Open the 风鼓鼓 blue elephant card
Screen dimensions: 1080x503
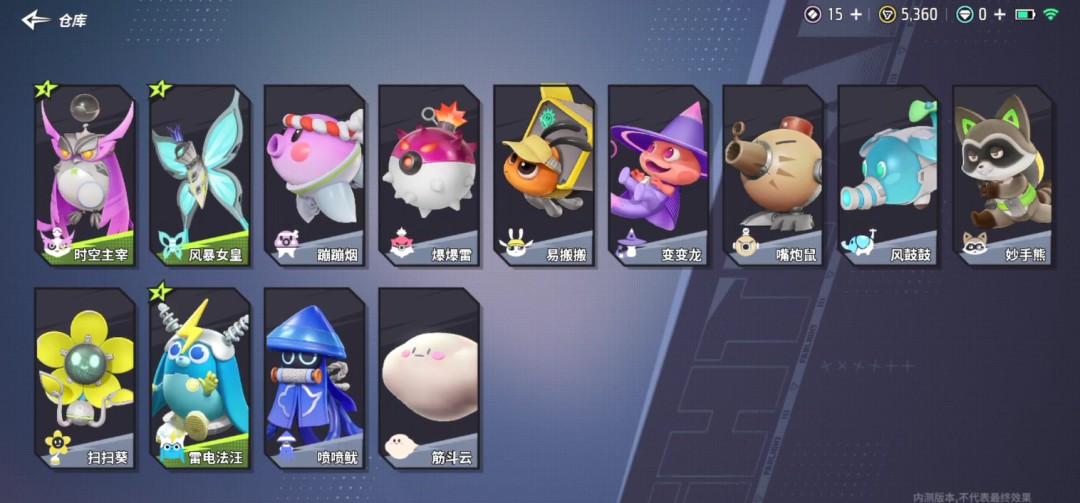(887, 175)
